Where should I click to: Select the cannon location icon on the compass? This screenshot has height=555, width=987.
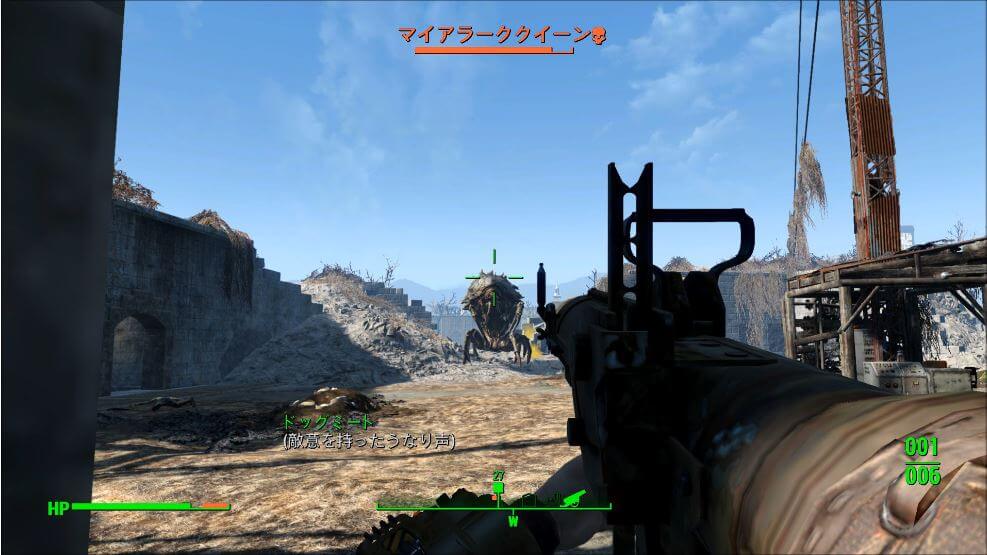point(574,497)
